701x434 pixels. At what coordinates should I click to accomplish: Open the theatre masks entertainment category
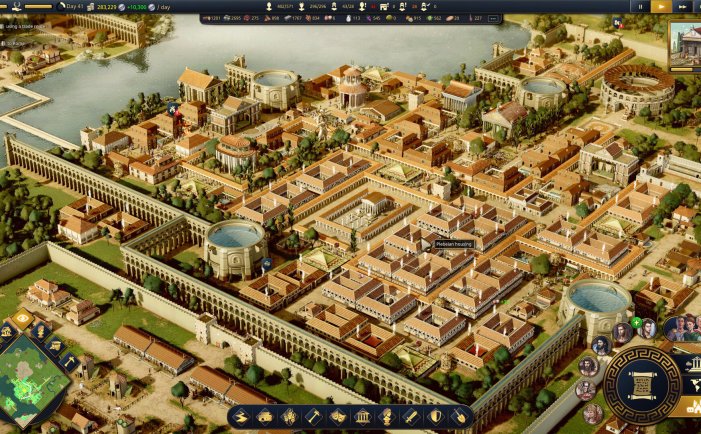coord(338,416)
